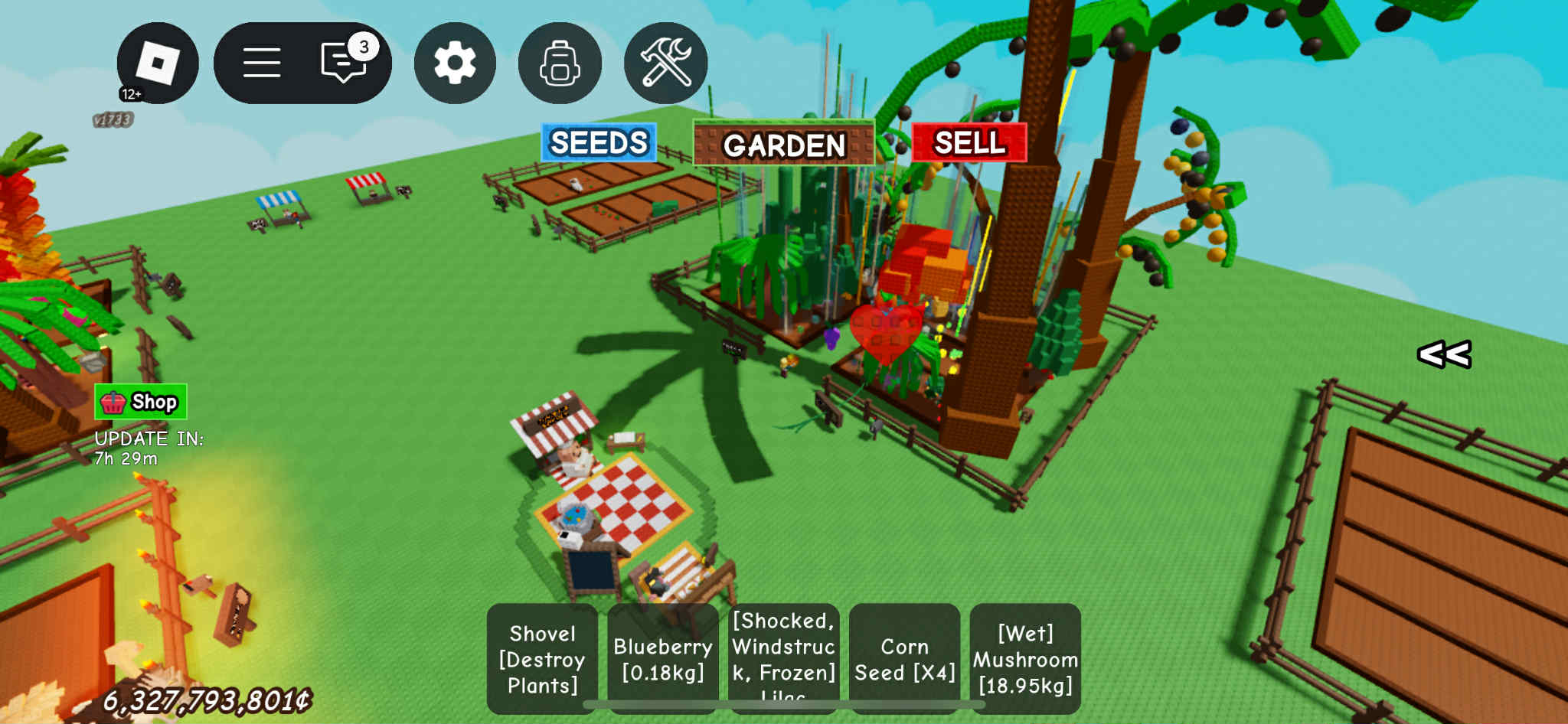1568x724 pixels.
Task: Go to the SELL stand
Action: [969, 143]
